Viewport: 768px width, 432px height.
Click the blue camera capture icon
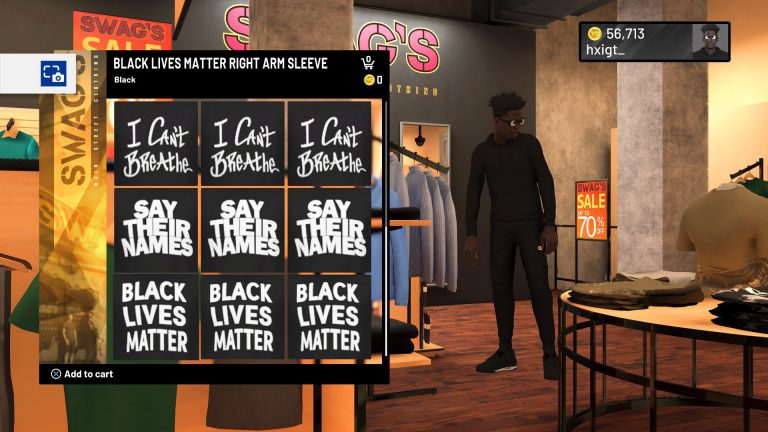pos(52,73)
